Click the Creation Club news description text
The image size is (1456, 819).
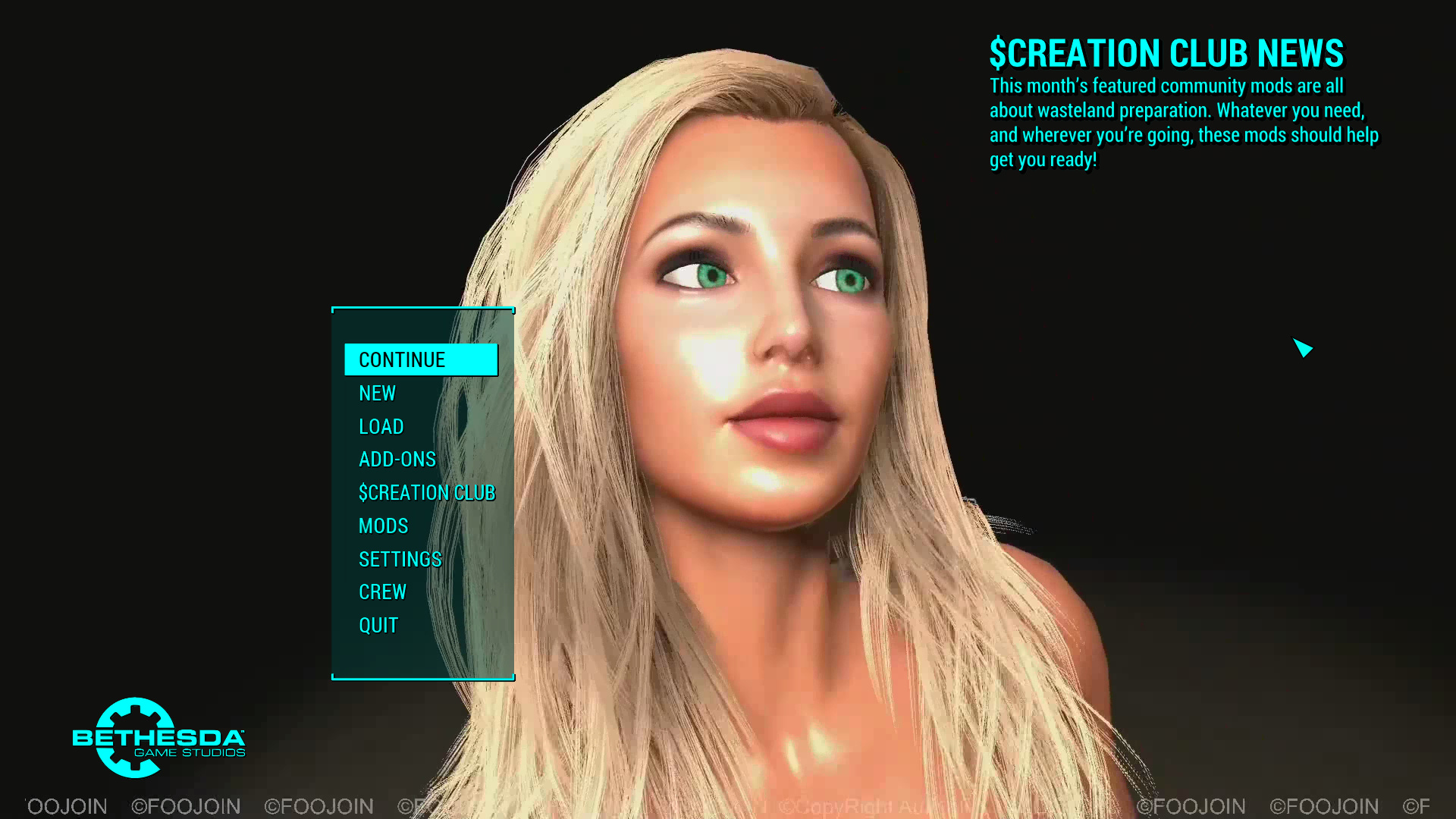pos(1183,123)
